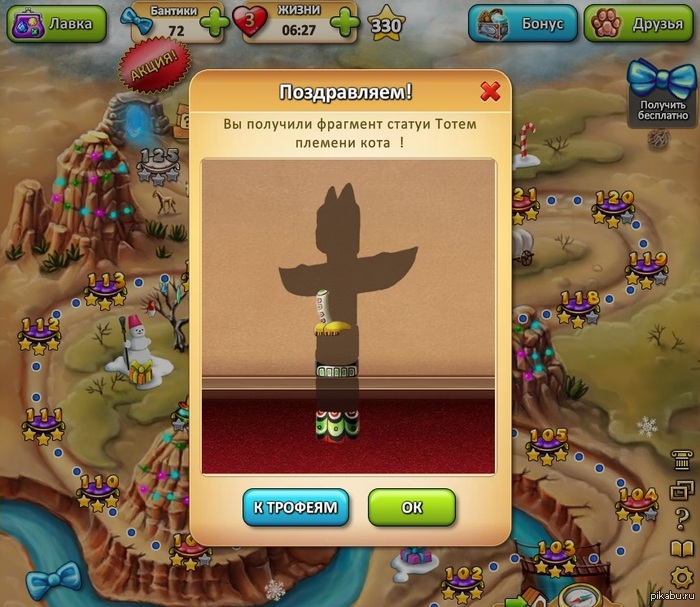The width and height of the screenshot is (700, 607).
Task: Buy extra lives with Жизни plus button
Action: (x=344, y=22)
